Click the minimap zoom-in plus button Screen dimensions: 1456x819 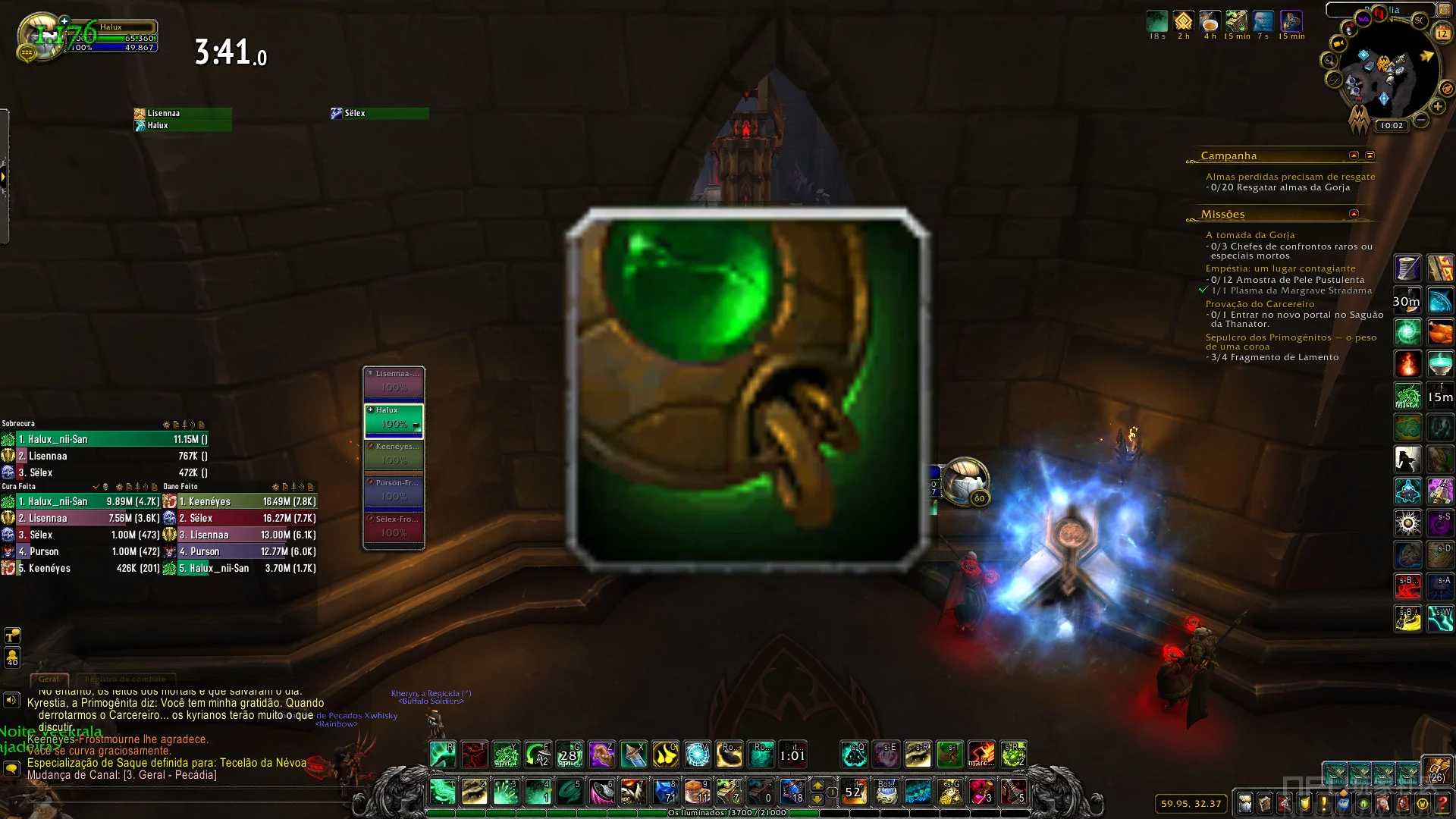coord(1438,107)
